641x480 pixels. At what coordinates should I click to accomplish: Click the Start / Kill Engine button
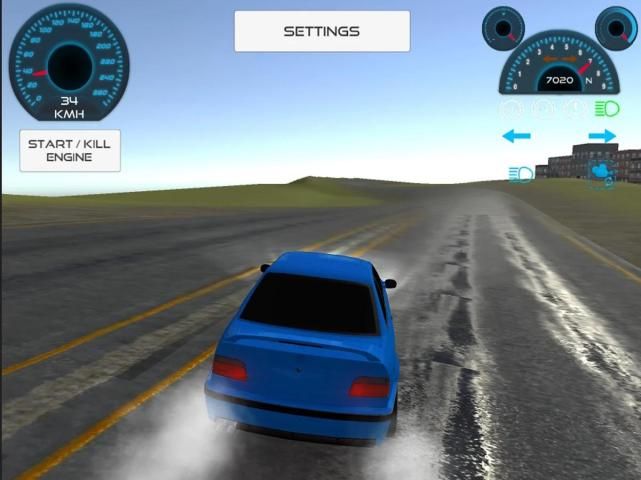[x=69, y=150]
